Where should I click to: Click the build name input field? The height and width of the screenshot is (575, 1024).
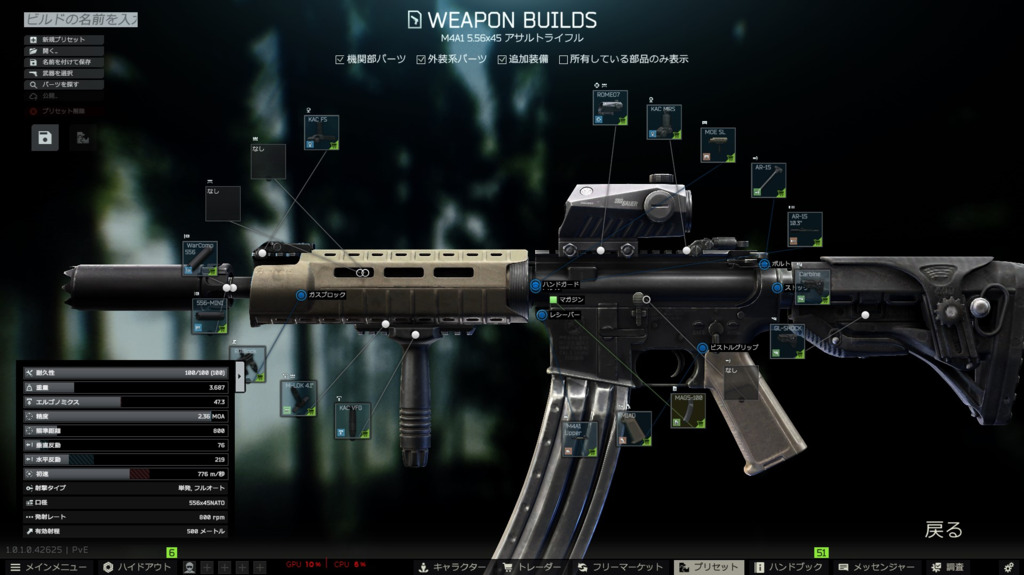(80, 19)
